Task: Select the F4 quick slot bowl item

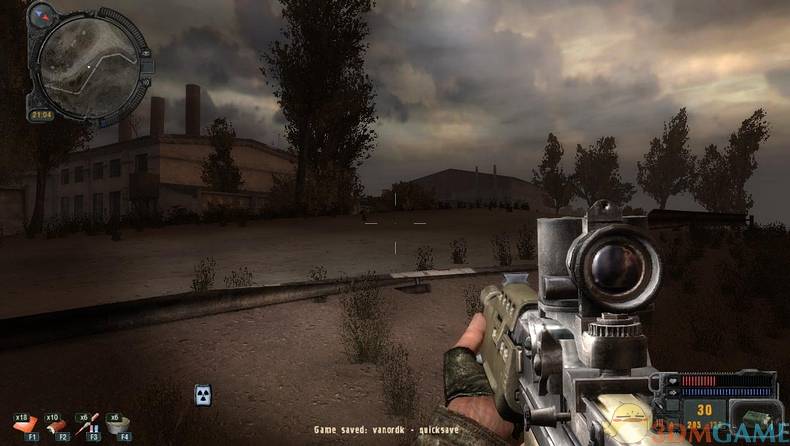Action: [120, 427]
